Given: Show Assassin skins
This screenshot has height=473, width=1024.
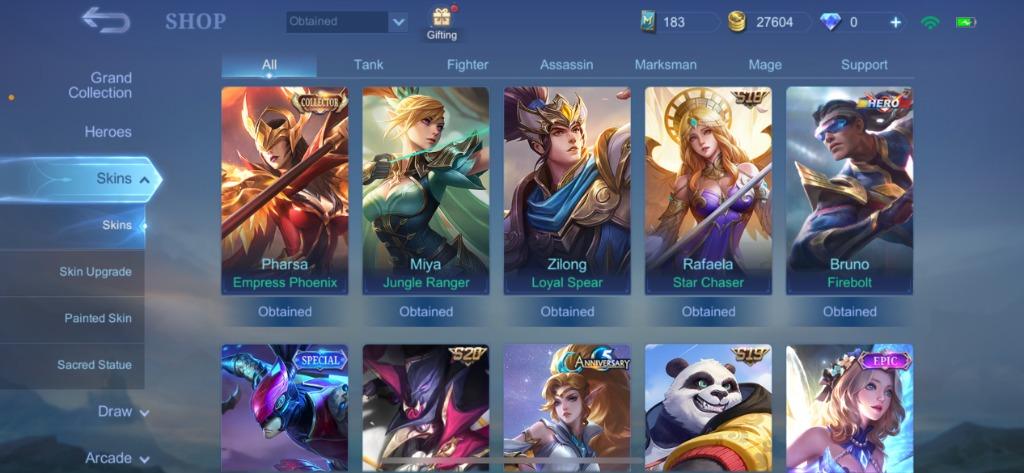Looking at the screenshot, I should click(566, 65).
